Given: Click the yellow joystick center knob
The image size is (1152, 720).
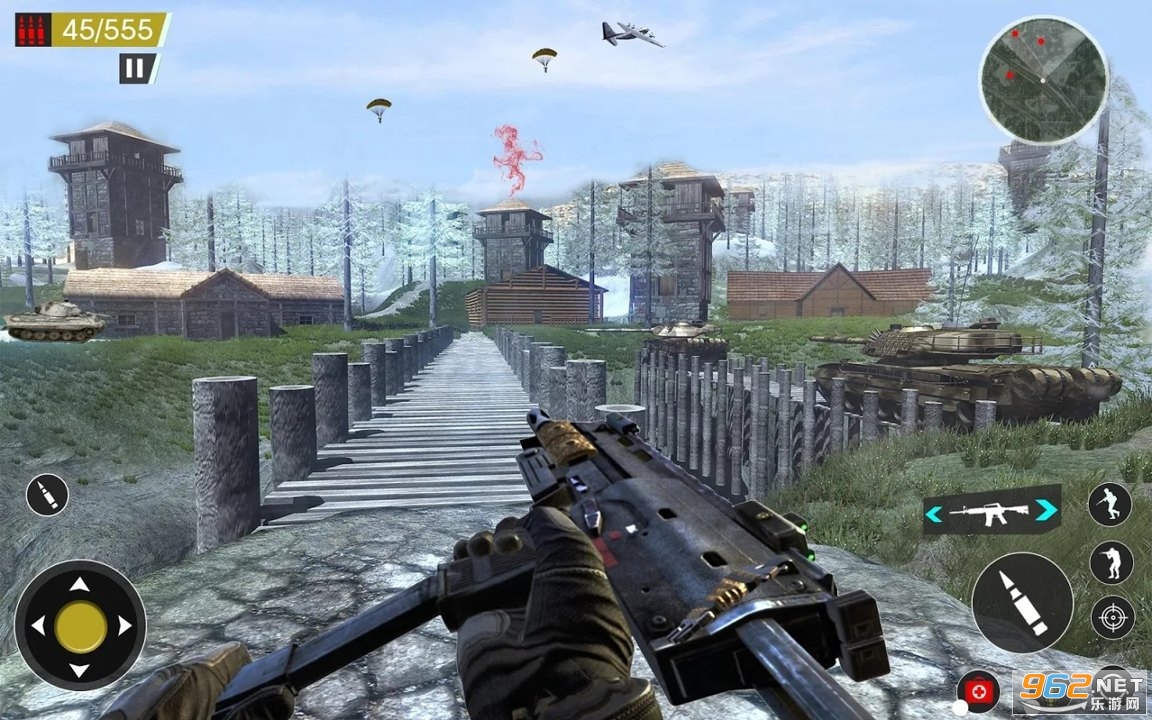Looking at the screenshot, I should [80, 626].
